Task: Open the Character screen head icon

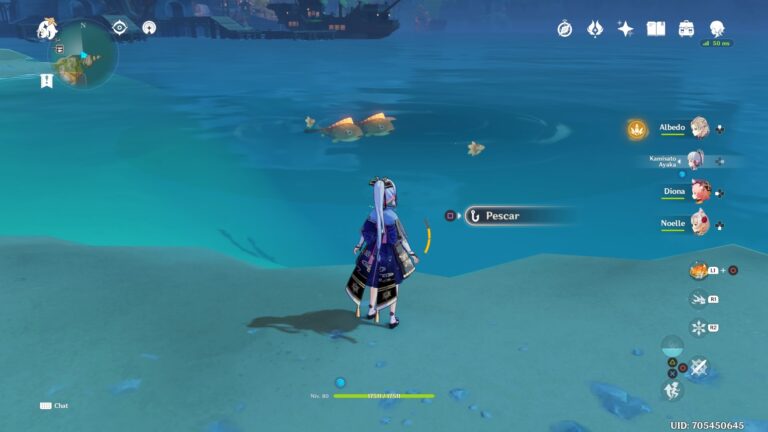Action: coord(717,29)
